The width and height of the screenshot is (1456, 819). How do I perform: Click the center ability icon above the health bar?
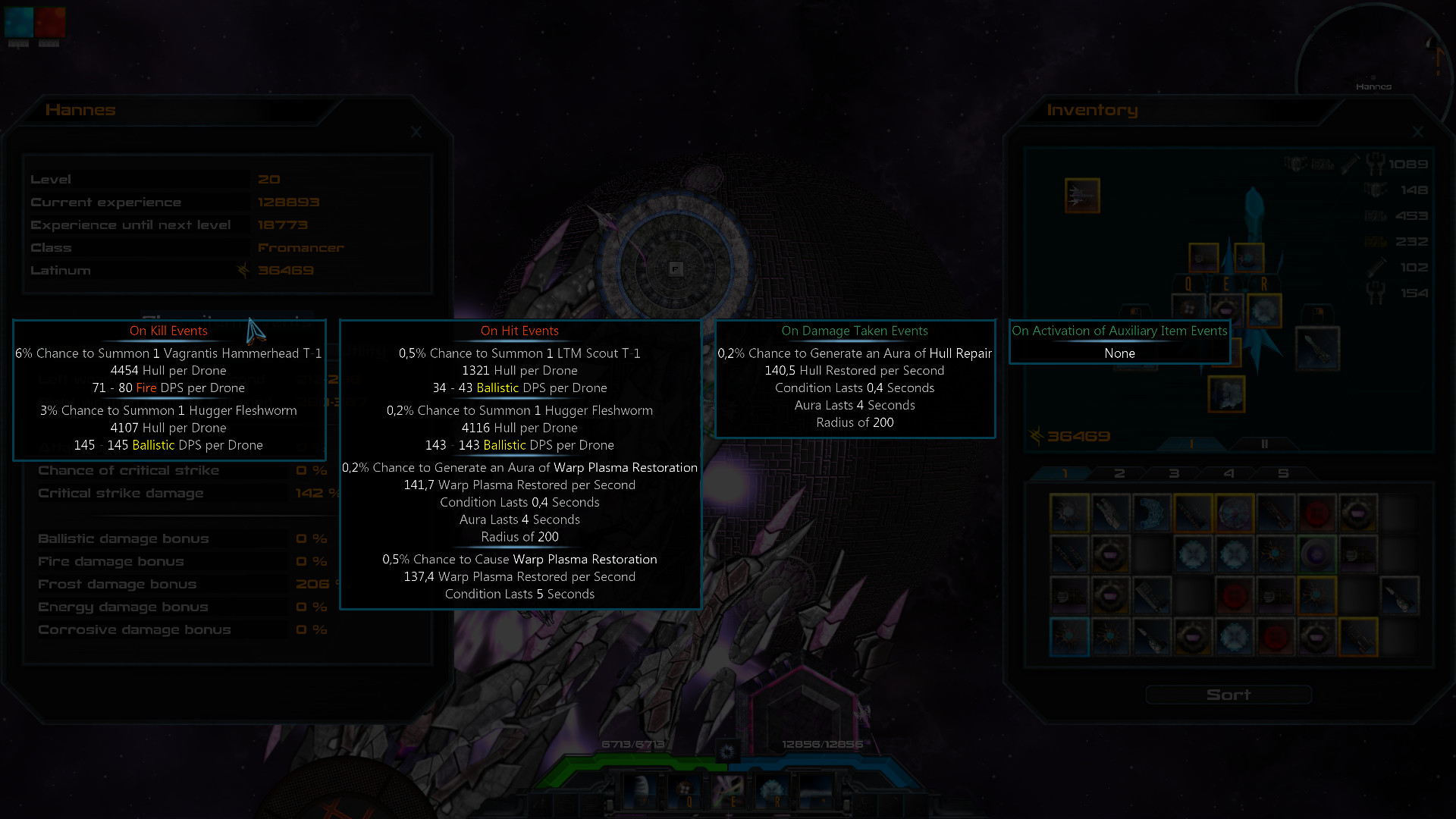tap(727, 751)
